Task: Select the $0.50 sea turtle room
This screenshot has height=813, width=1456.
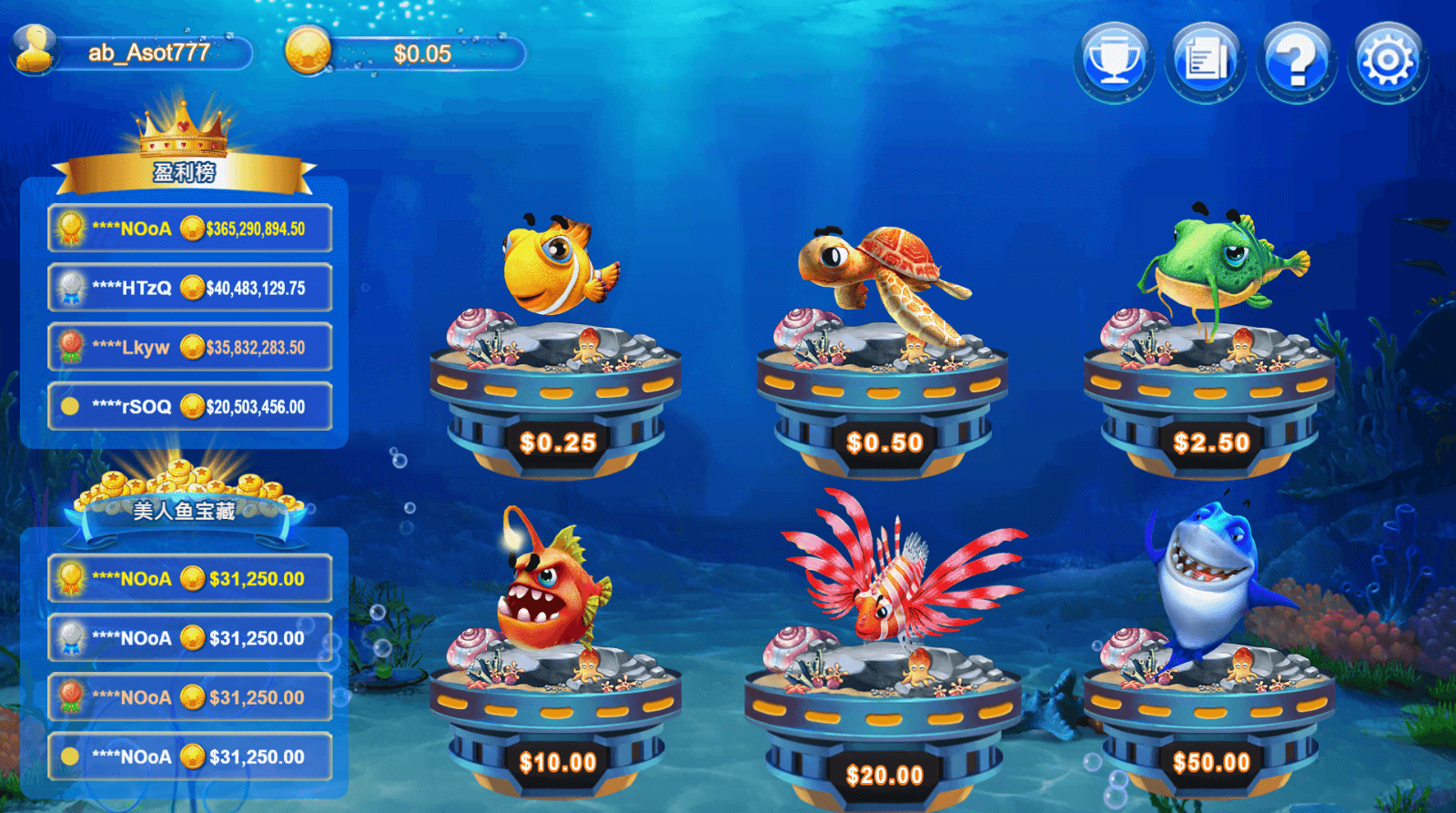Action: 883,364
